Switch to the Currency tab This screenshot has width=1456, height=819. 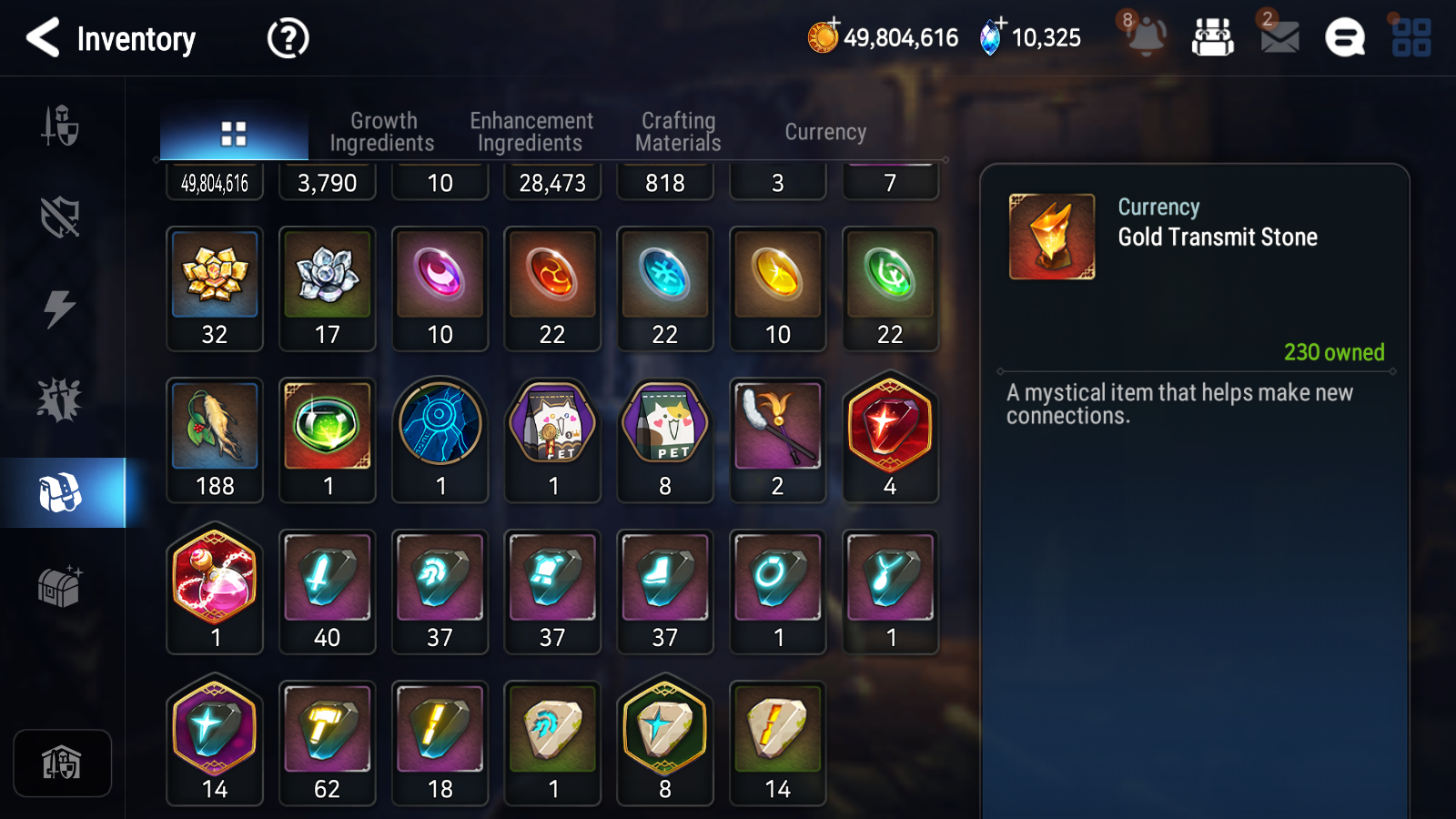click(x=824, y=131)
